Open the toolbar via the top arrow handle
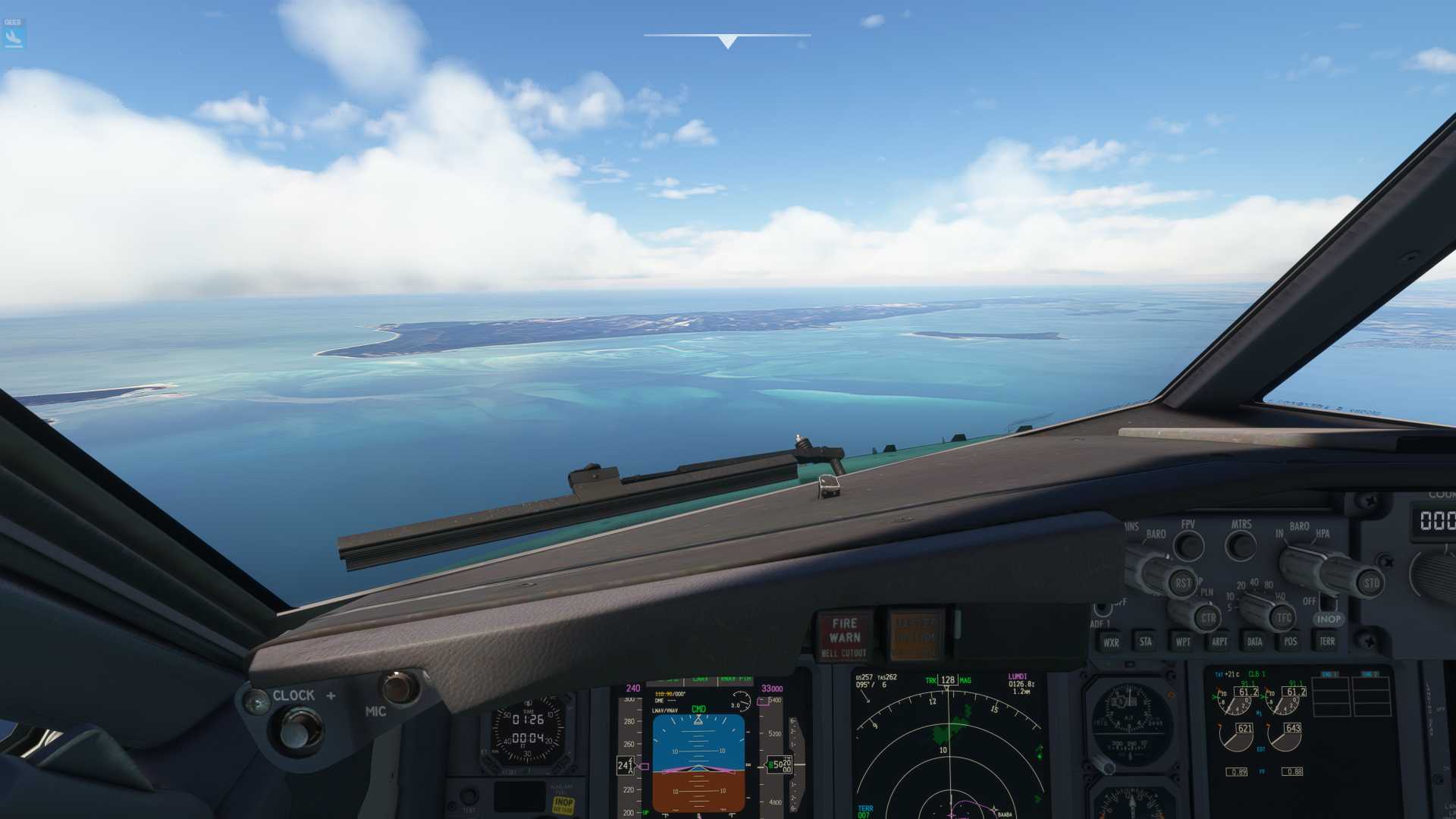This screenshot has width=1456, height=819. 727,42
